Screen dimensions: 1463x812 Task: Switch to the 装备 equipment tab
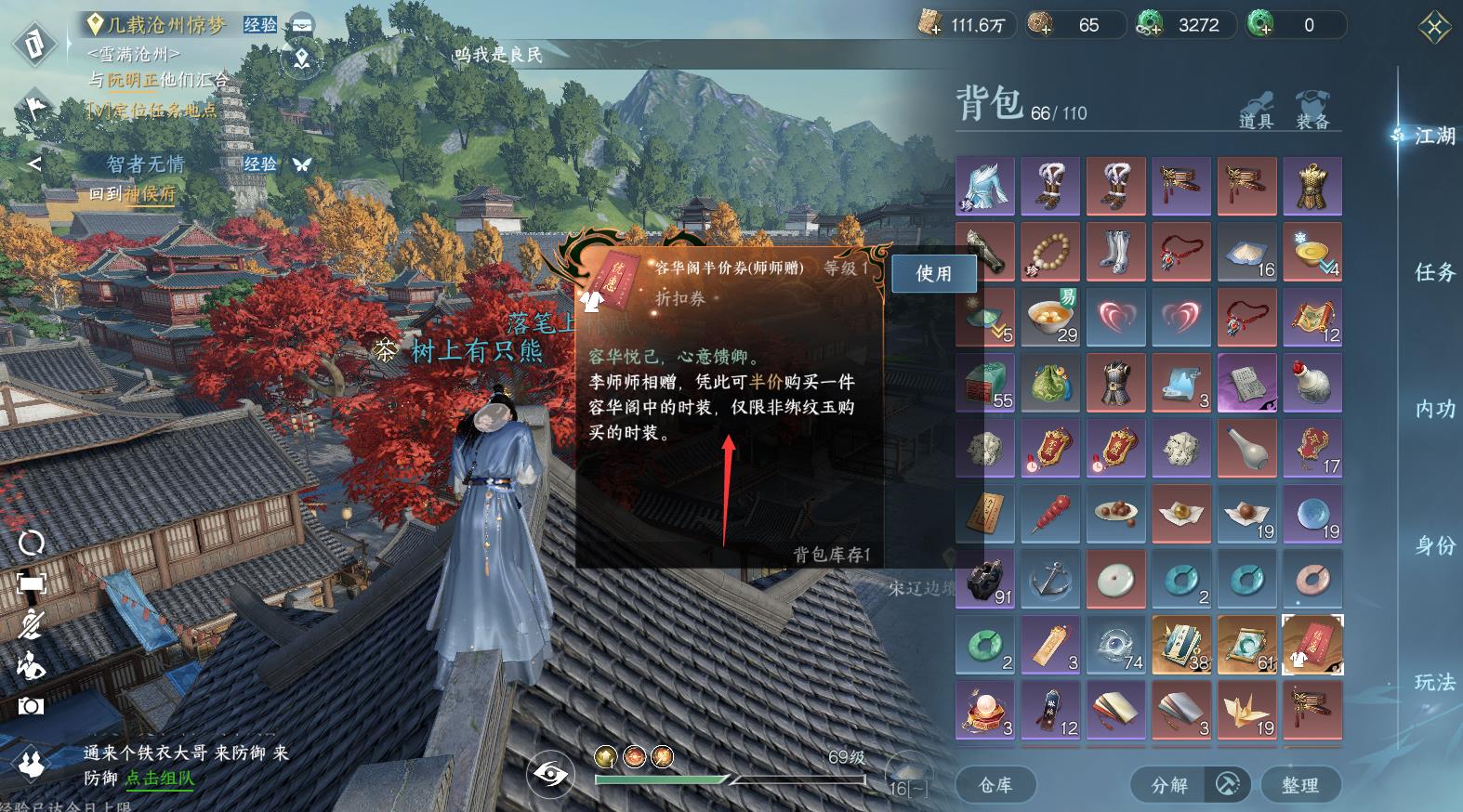[x=1310, y=111]
